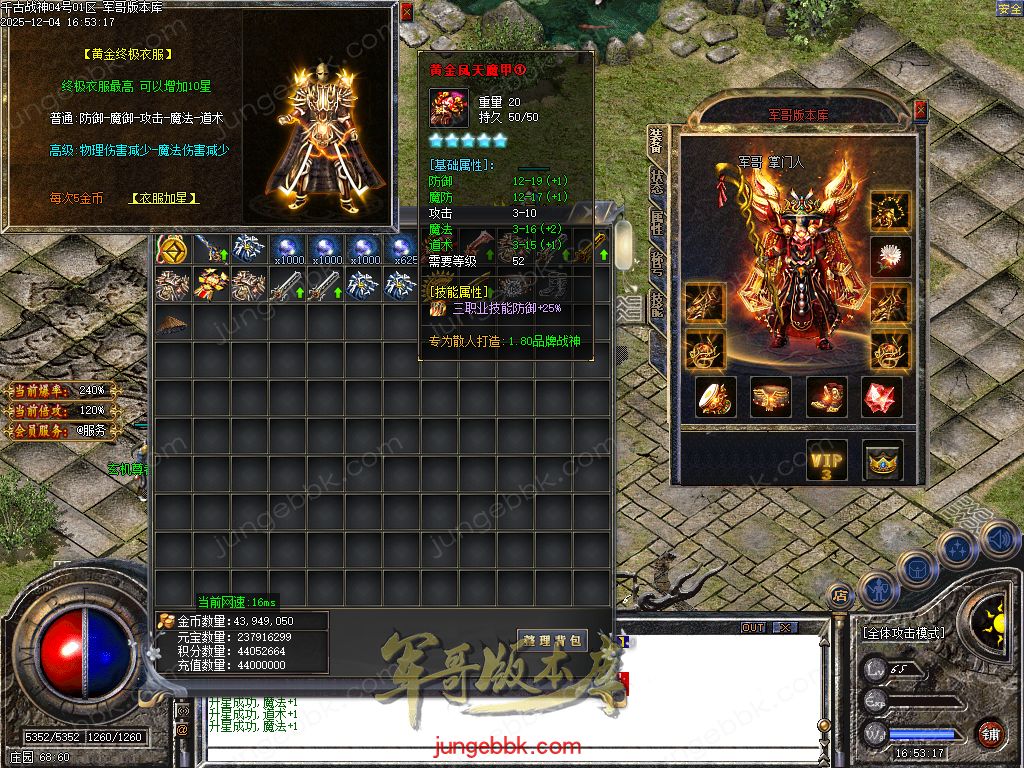The width and height of the screenshot is (1024, 768).
Task: Select the red-gold armor bag item
Action: (x=211, y=286)
